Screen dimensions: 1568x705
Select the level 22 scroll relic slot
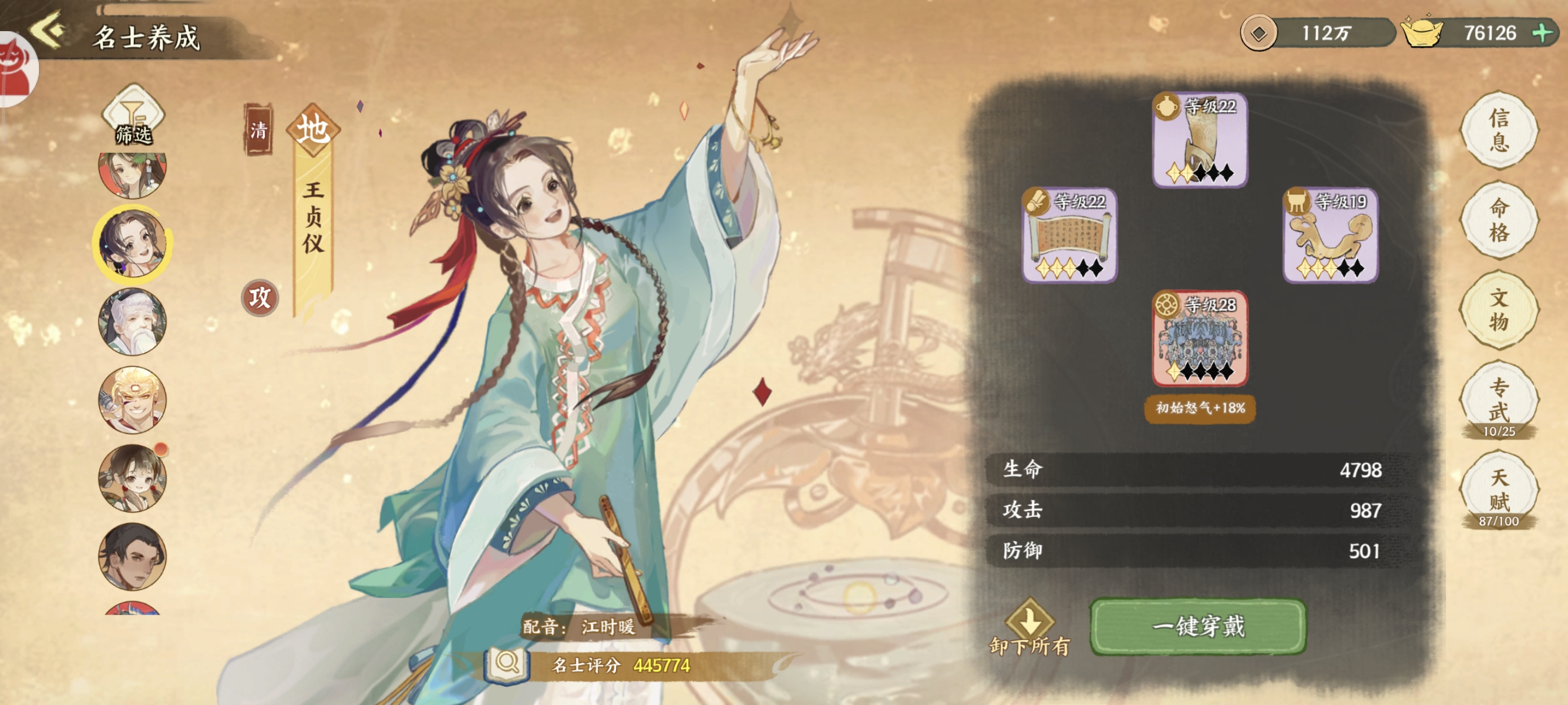(x=1069, y=235)
